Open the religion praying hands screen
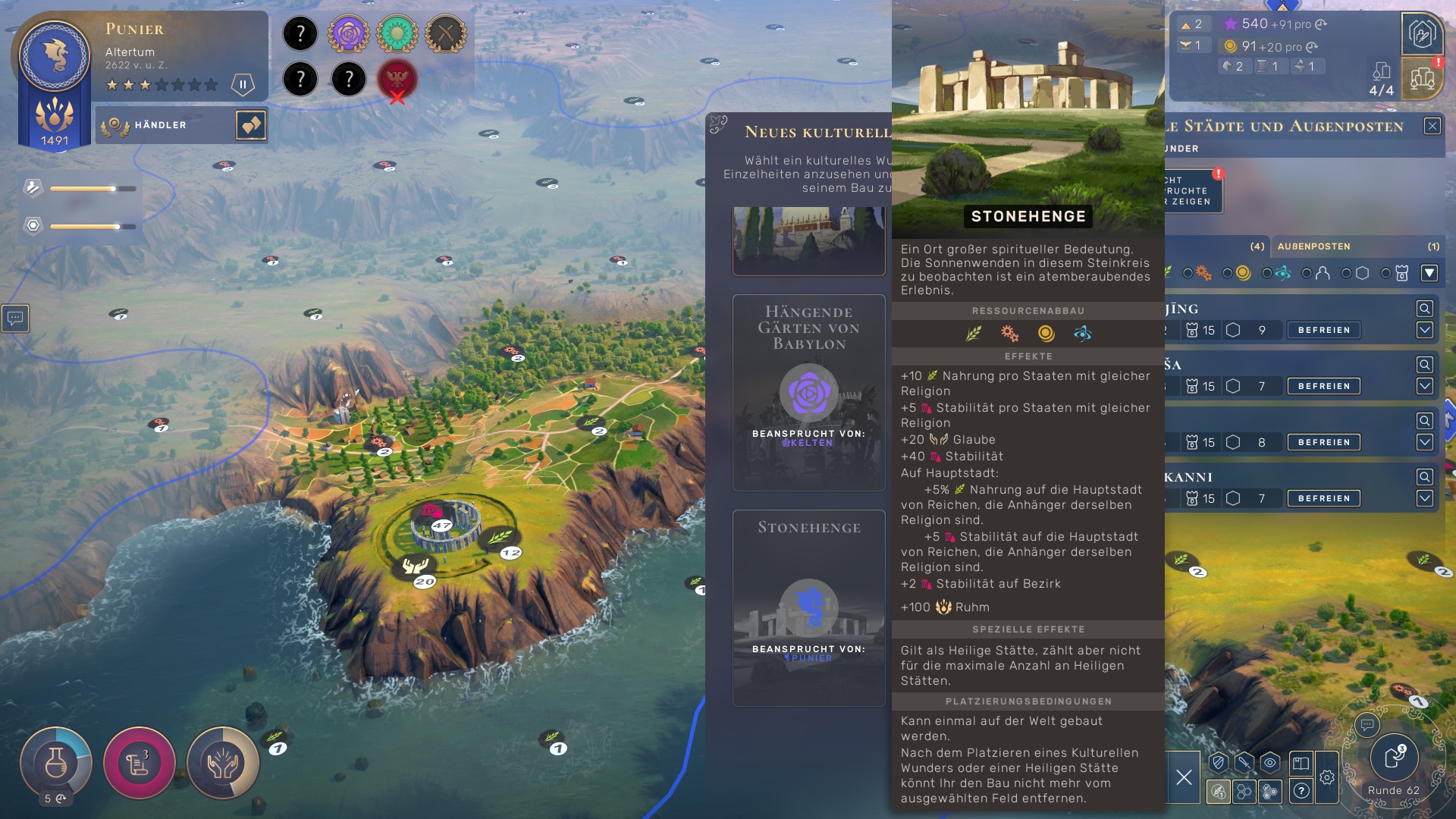This screenshot has width=1456, height=819. tap(223, 762)
